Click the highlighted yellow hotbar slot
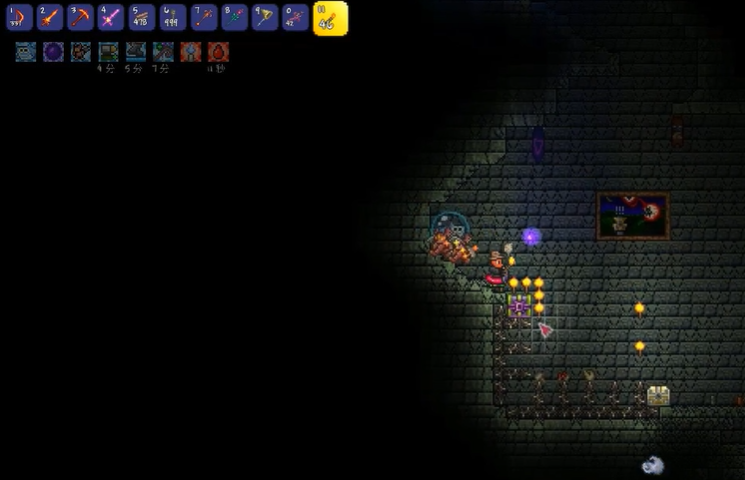Image resolution: width=745 pixels, height=480 pixels. click(330, 18)
